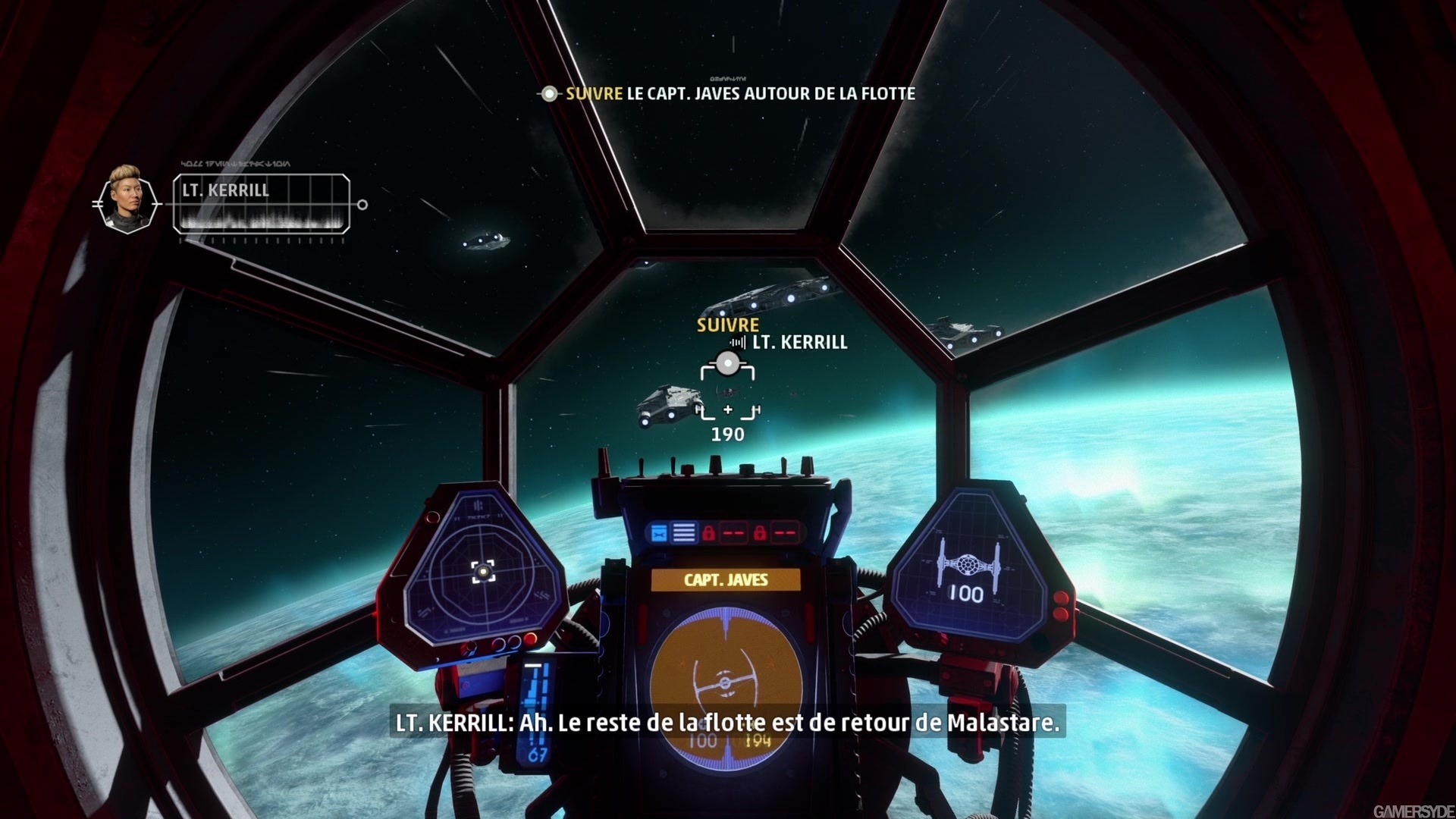Select the blue ship status icon on console

click(658, 532)
